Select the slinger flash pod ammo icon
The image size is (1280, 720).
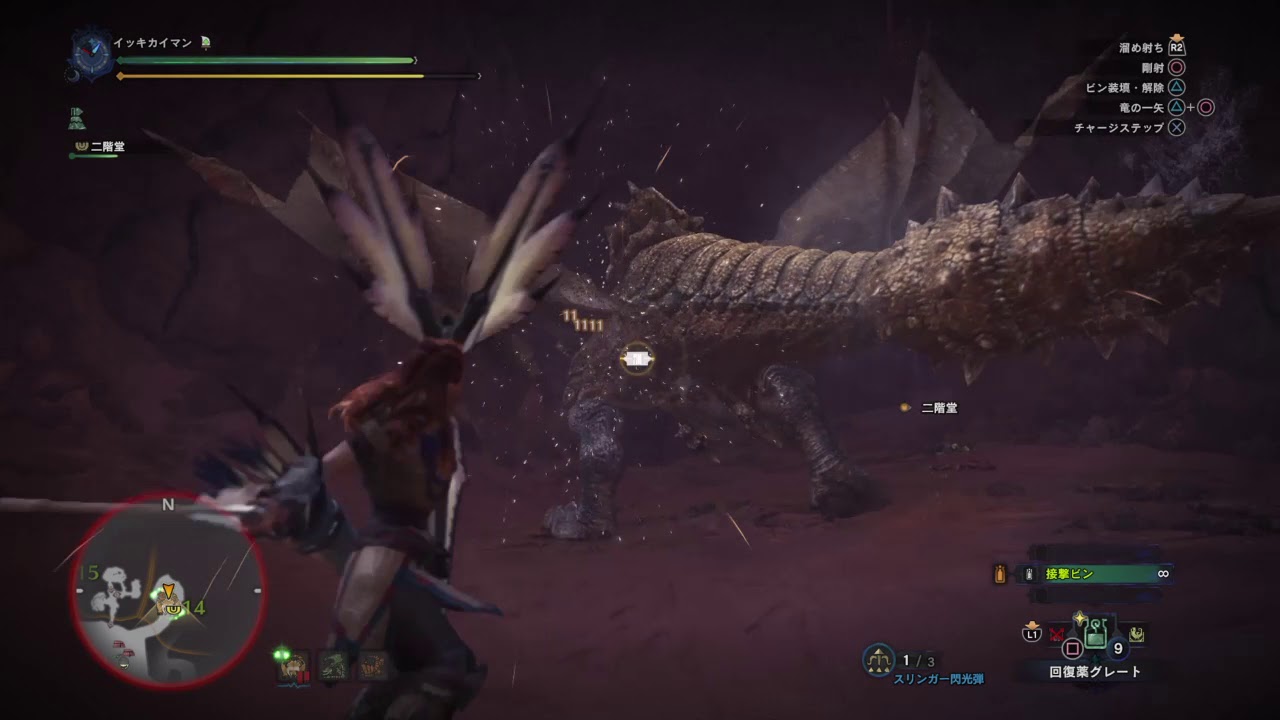pyautogui.click(x=879, y=659)
